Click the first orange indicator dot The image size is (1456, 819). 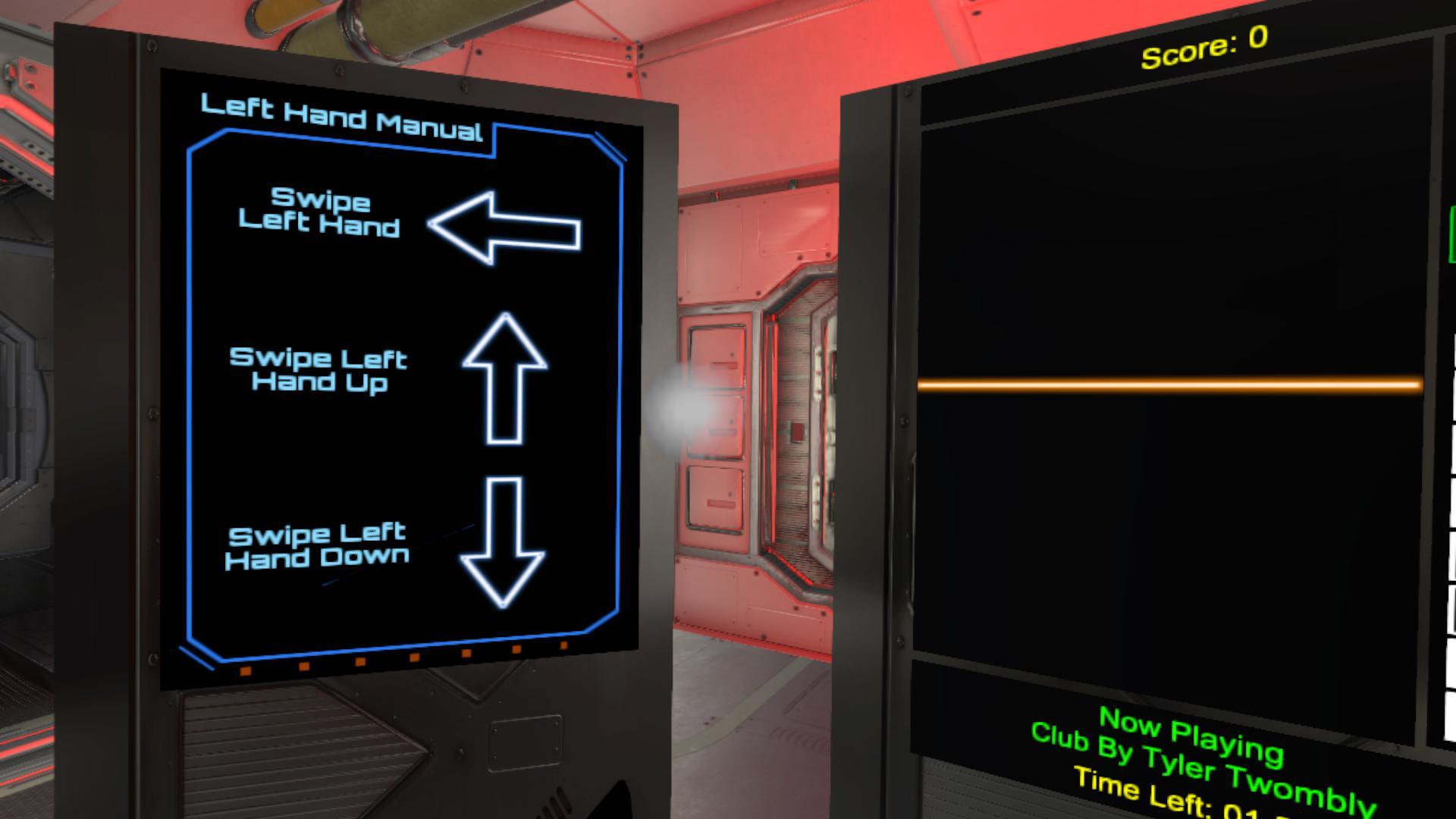tap(244, 670)
